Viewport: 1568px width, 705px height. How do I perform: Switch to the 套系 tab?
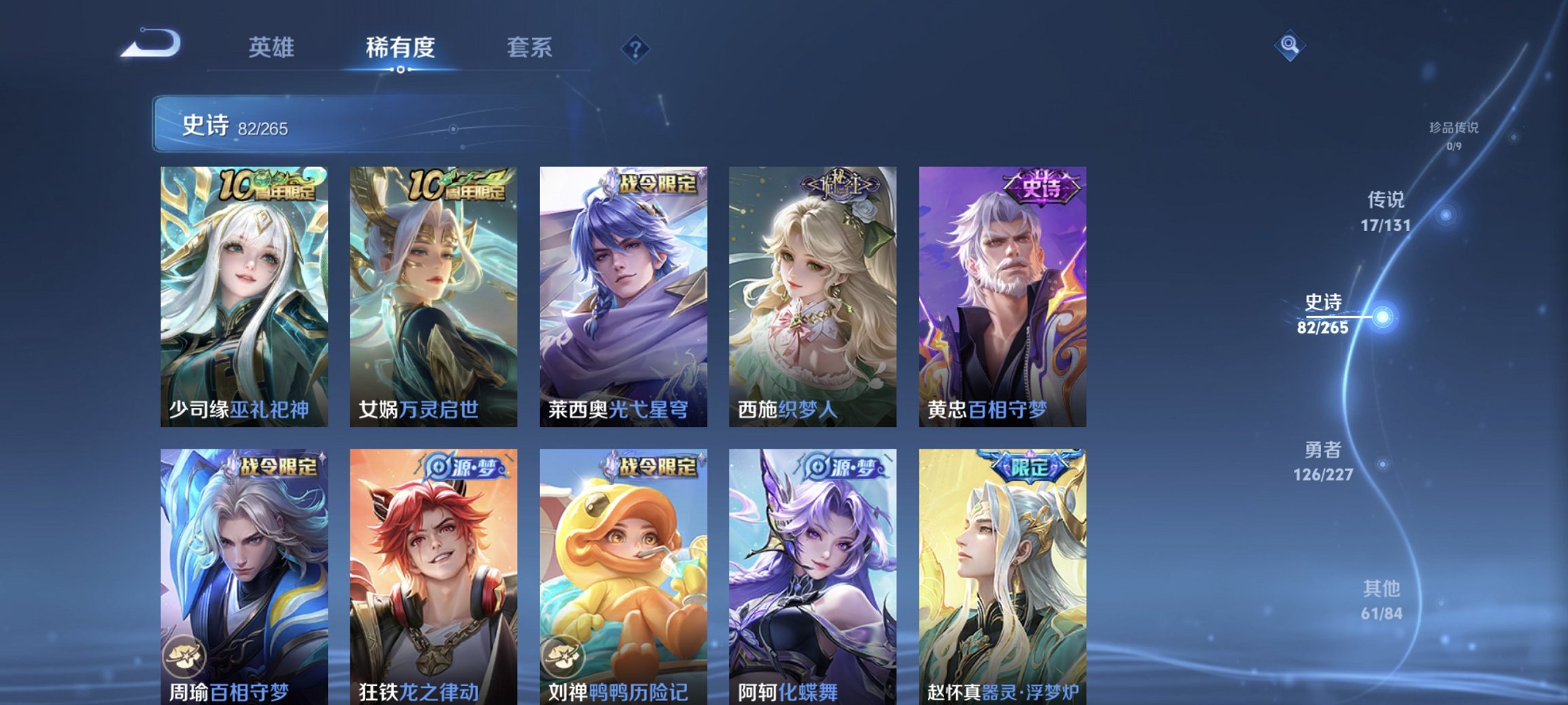tap(529, 48)
